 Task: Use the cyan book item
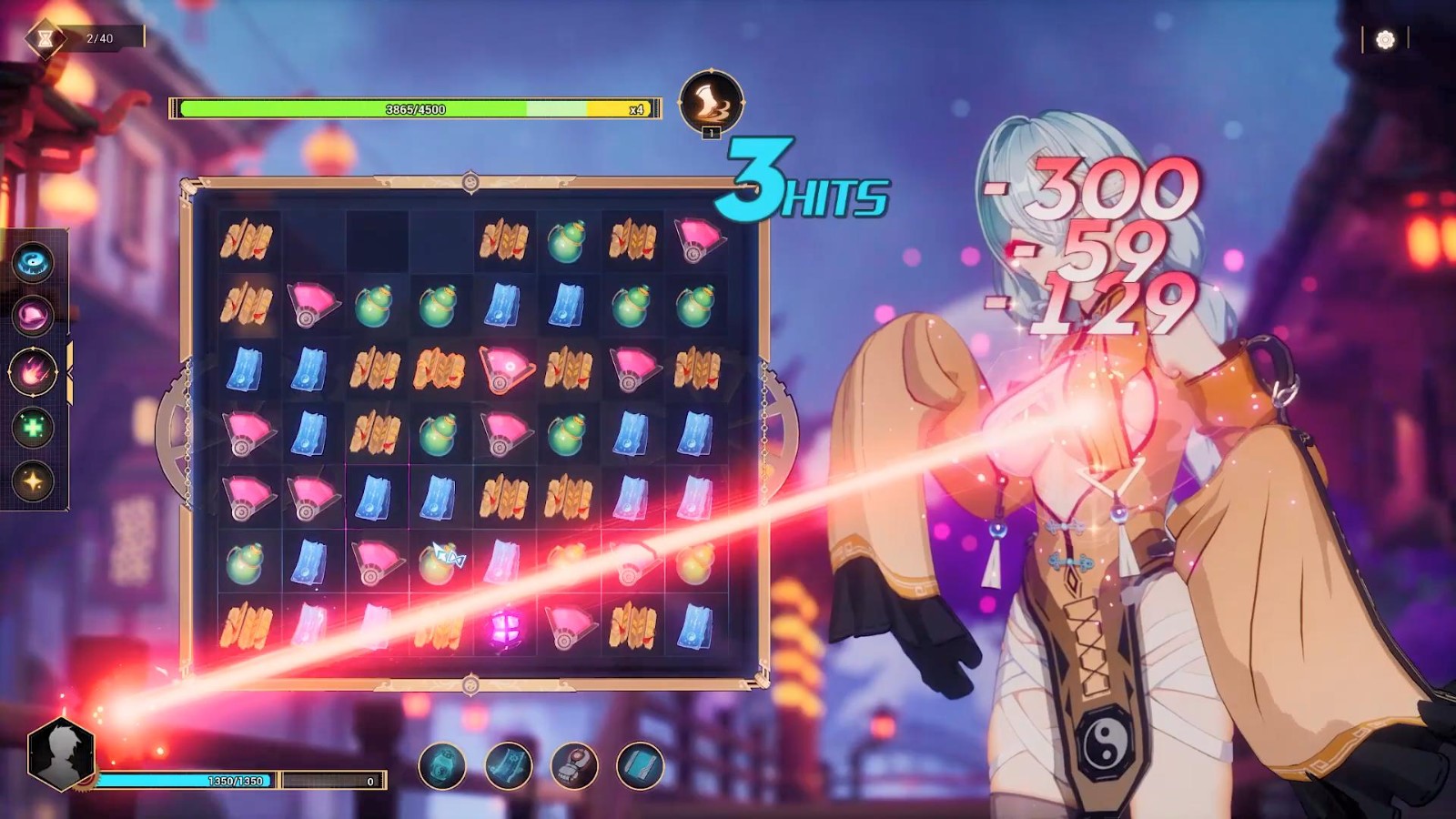(640, 766)
